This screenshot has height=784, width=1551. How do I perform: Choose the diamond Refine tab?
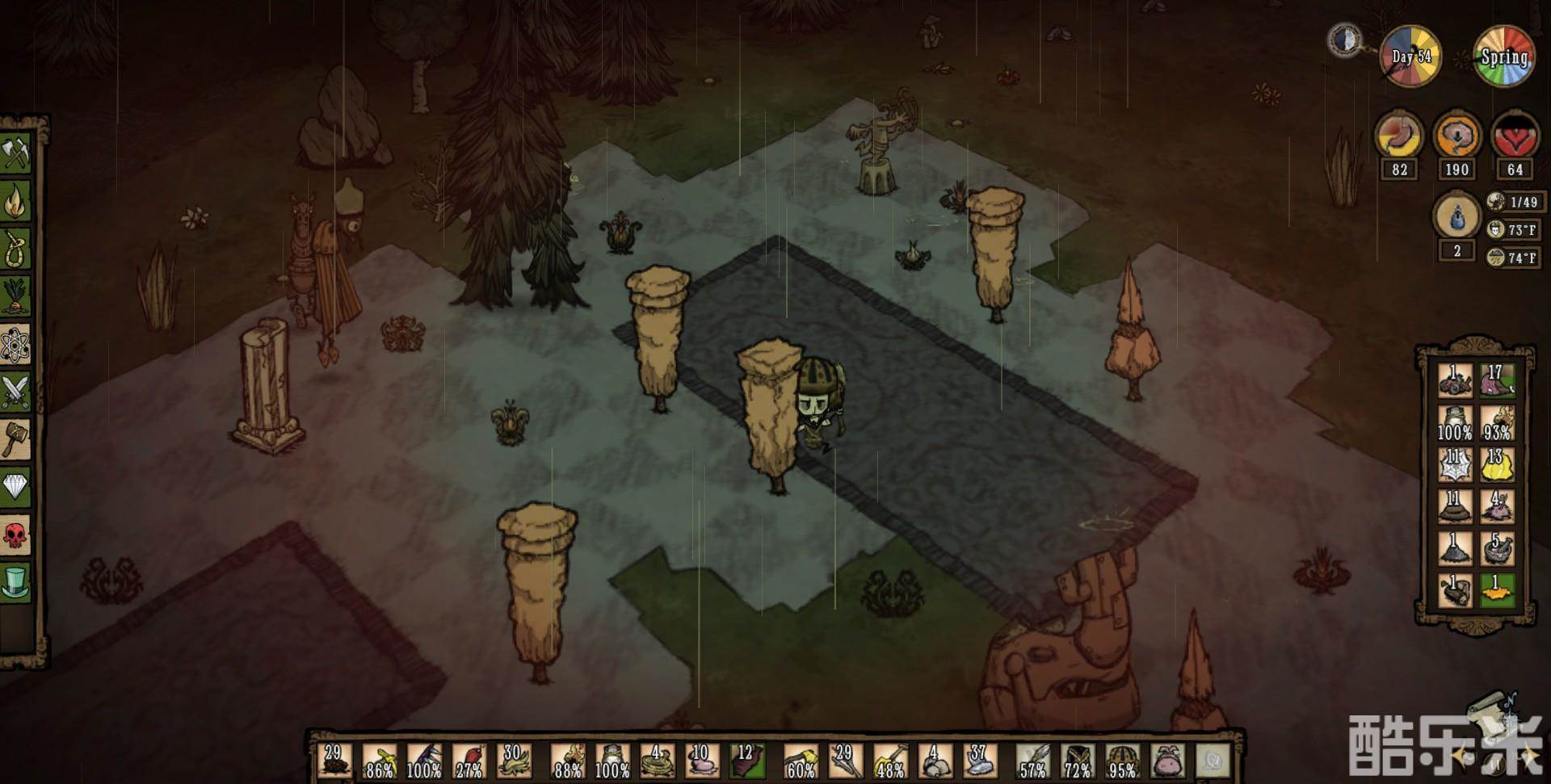16,486
